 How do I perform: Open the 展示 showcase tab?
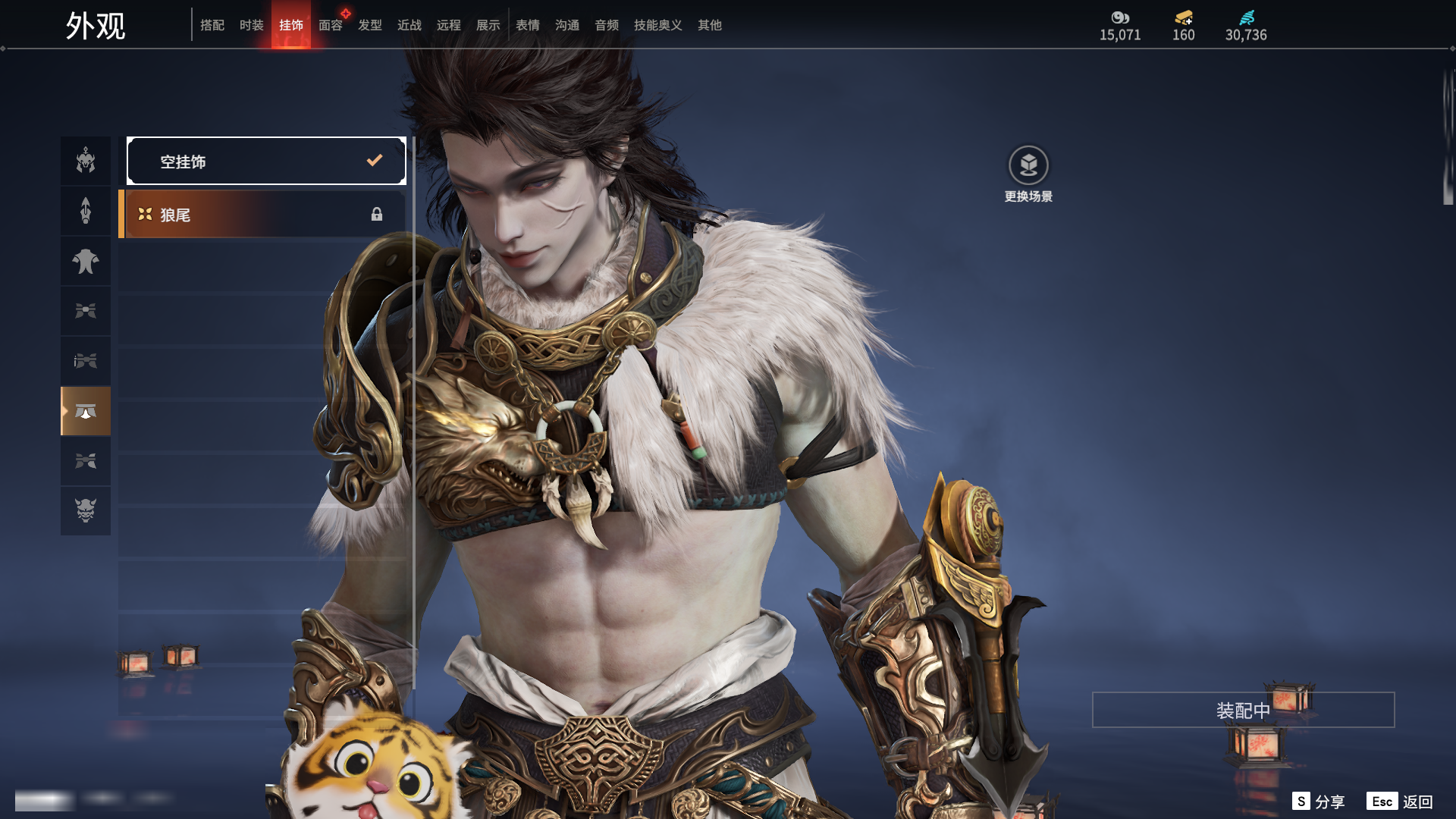488,25
